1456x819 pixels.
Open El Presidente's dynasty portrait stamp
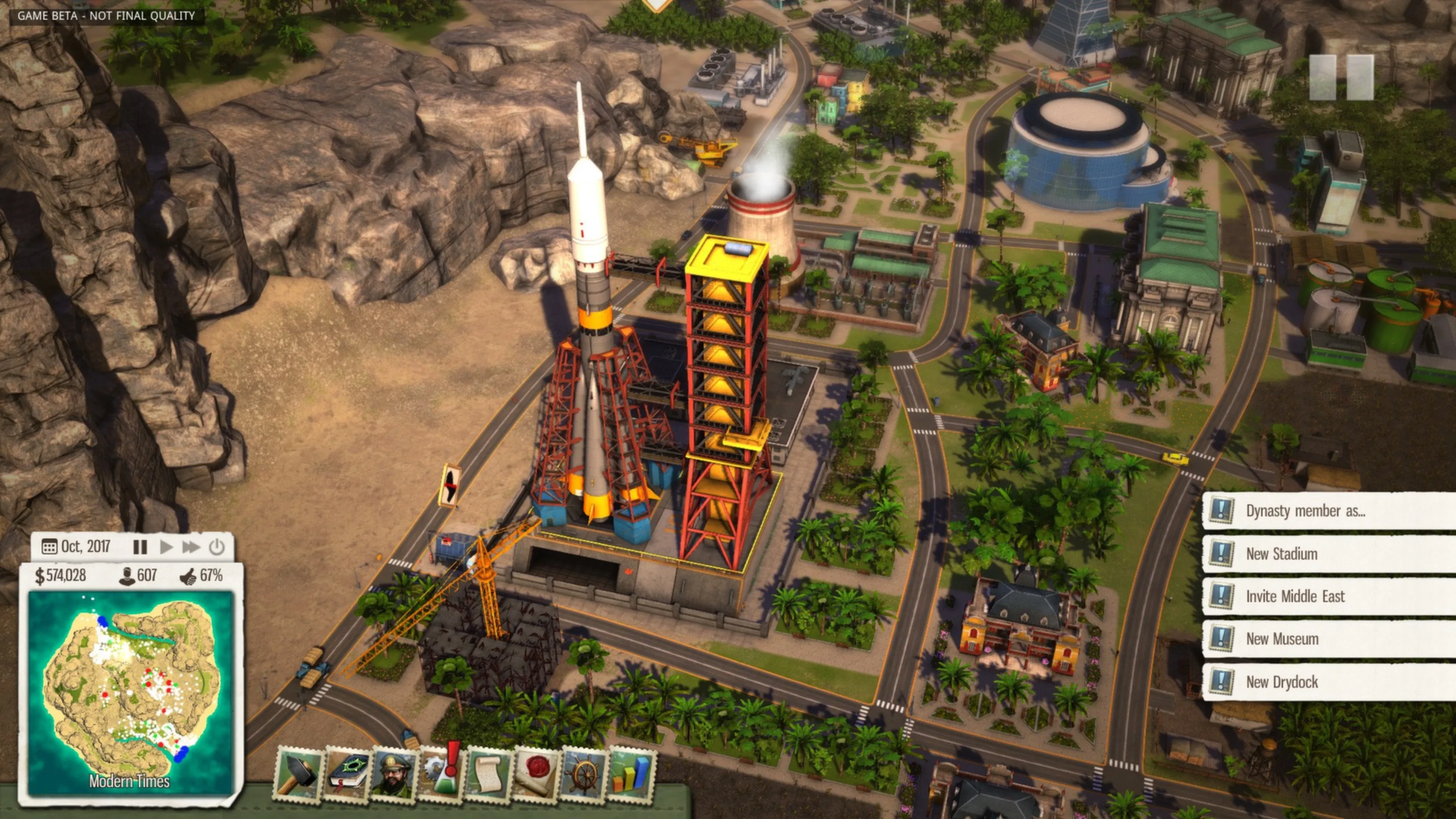(394, 774)
